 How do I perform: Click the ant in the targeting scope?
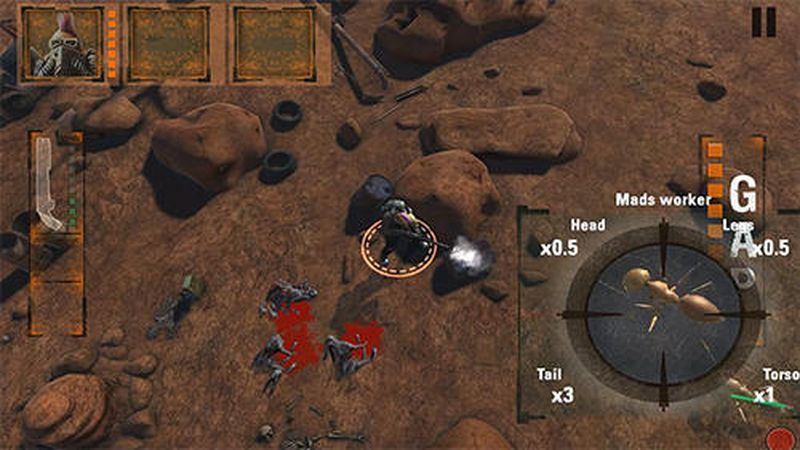click(x=664, y=291)
